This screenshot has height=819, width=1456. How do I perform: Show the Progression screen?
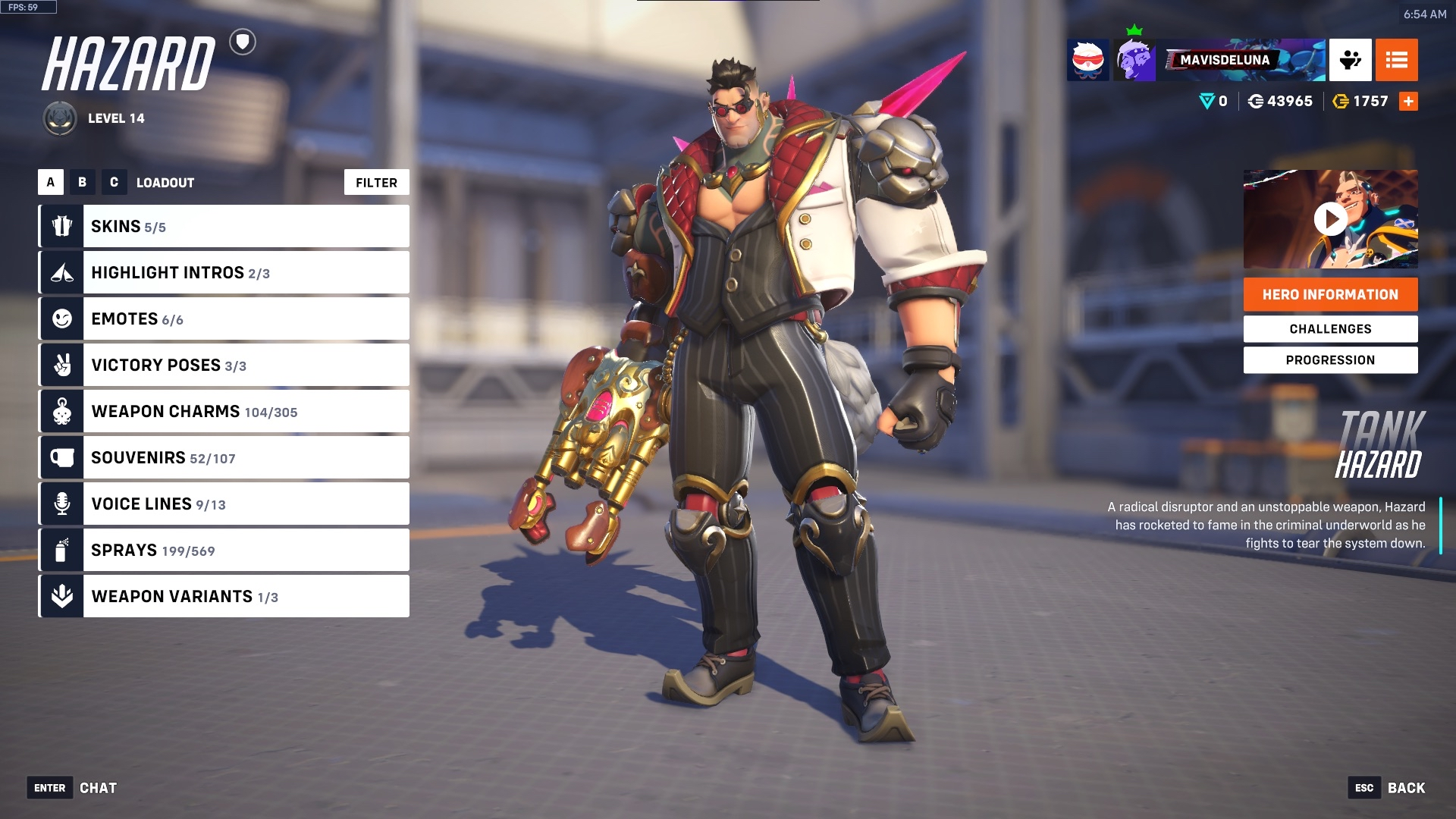pyautogui.click(x=1330, y=359)
